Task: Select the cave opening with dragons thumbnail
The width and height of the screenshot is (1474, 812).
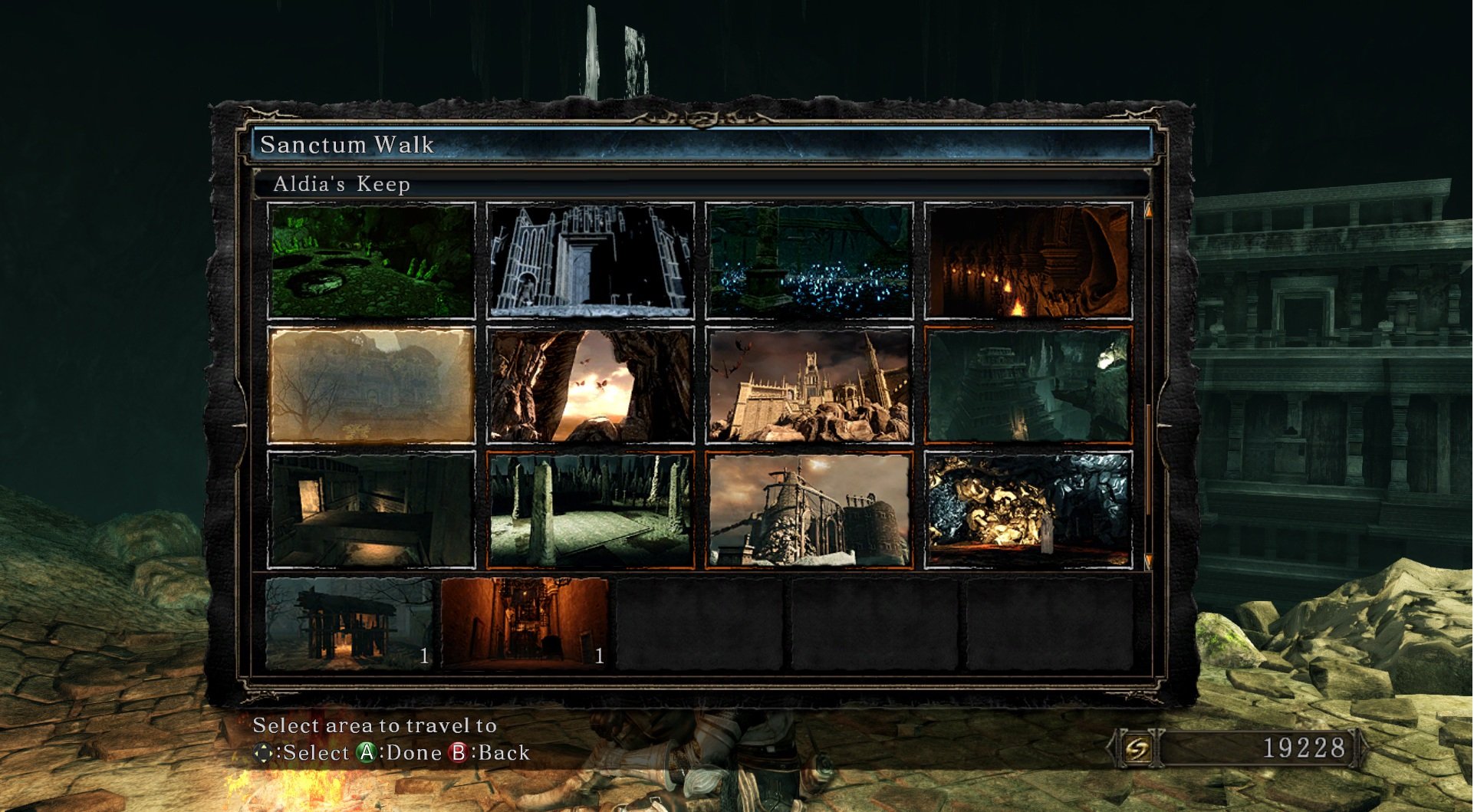Action: [x=590, y=385]
